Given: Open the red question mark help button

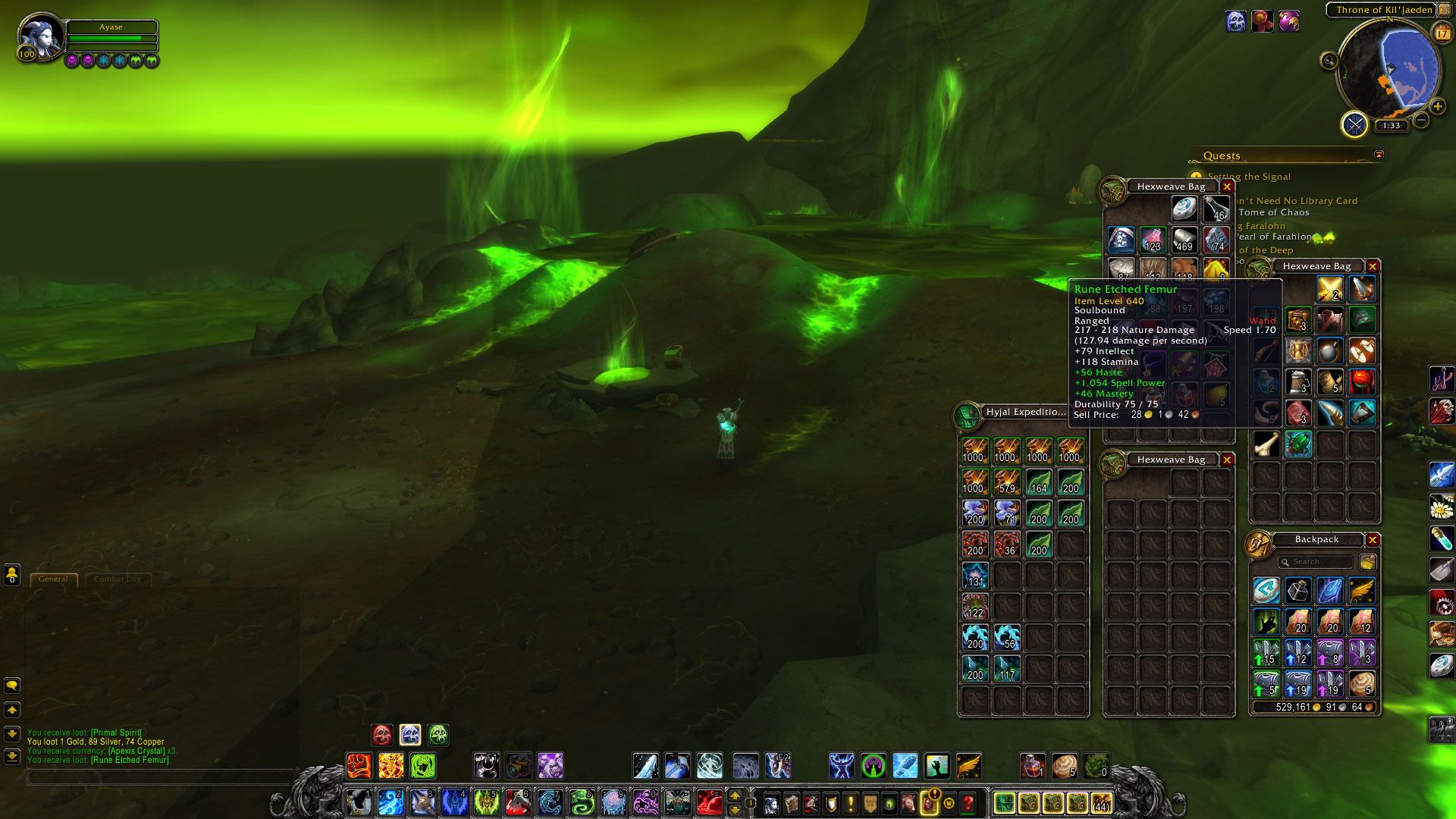Looking at the screenshot, I should (968, 802).
